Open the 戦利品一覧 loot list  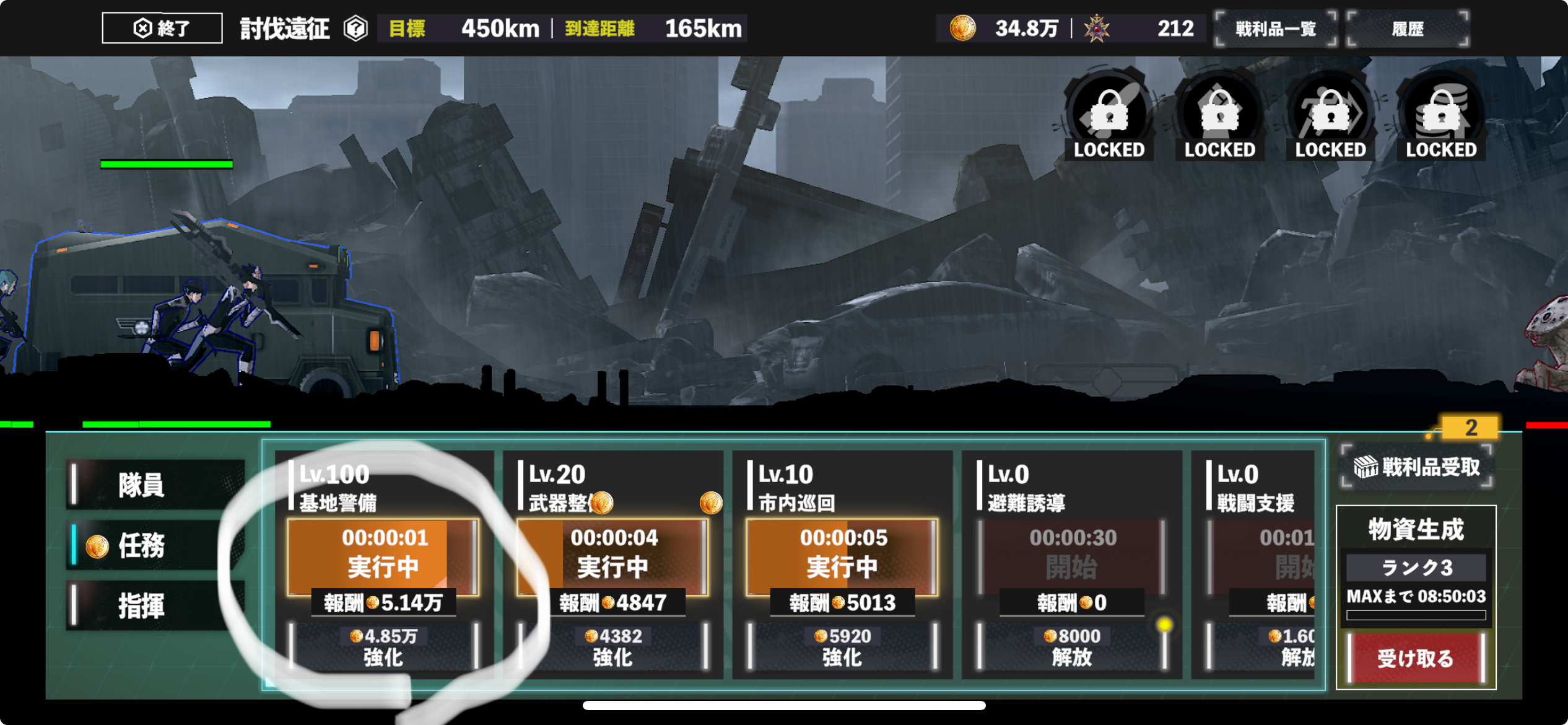click(1275, 29)
